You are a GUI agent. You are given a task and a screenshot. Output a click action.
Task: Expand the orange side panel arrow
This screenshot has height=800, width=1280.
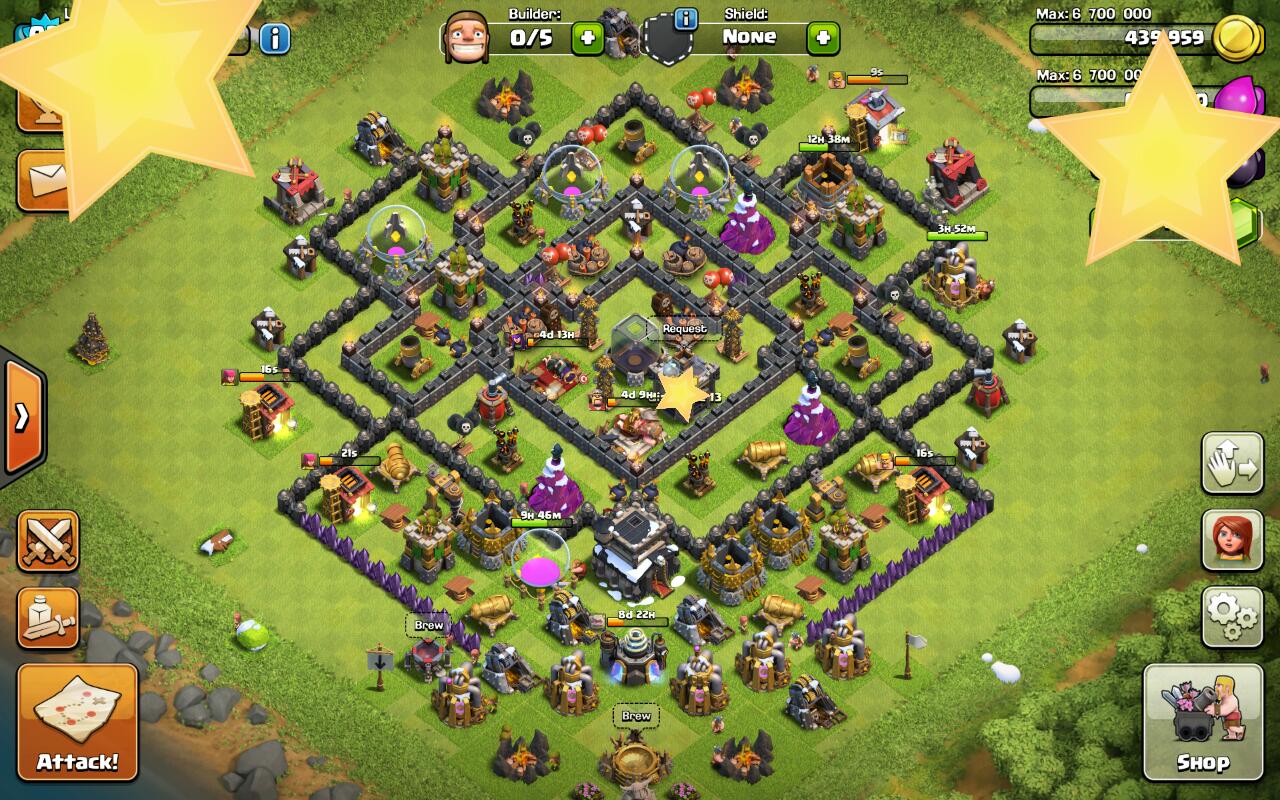tap(22, 416)
